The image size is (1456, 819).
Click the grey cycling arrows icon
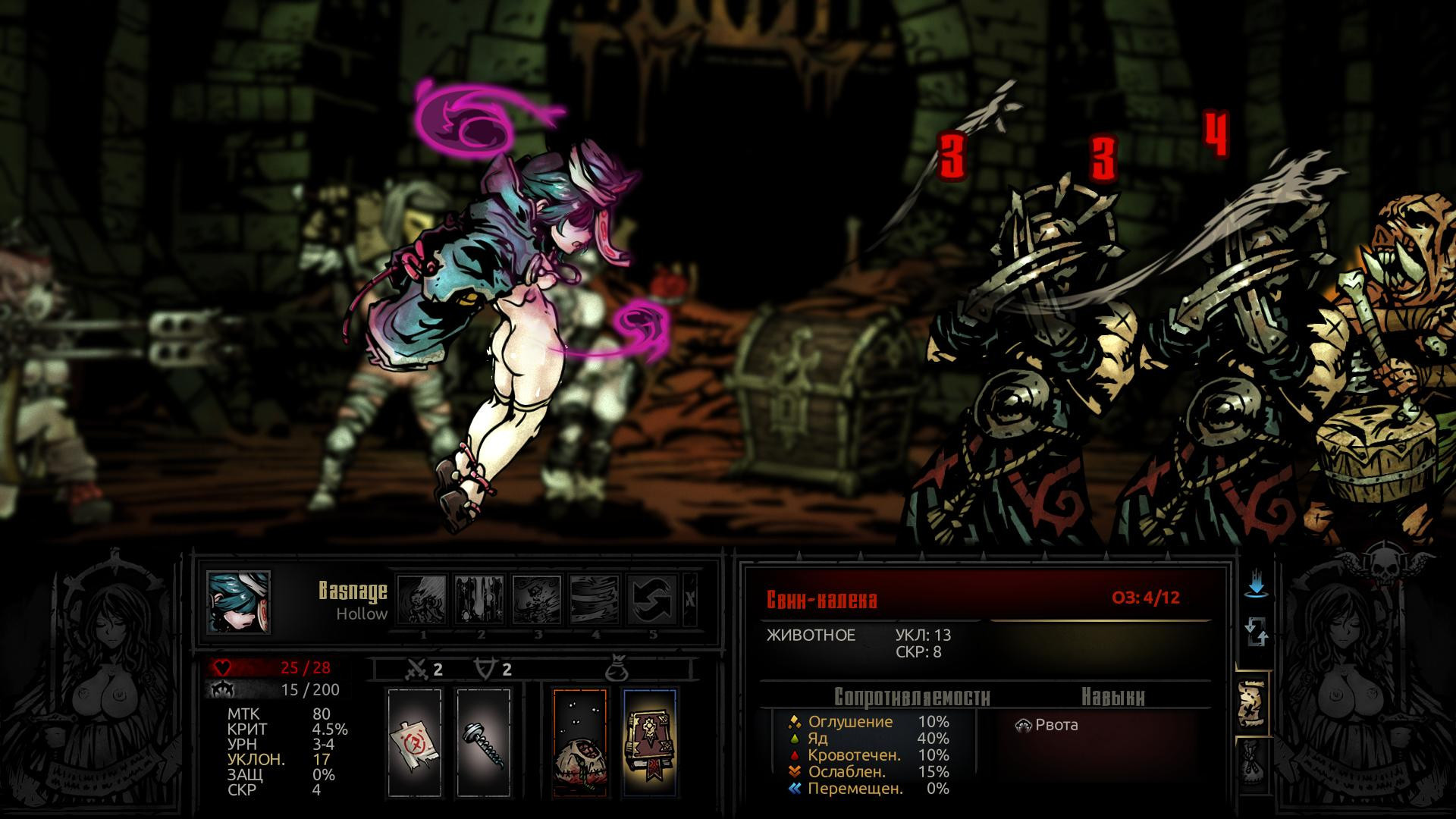click(1257, 632)
